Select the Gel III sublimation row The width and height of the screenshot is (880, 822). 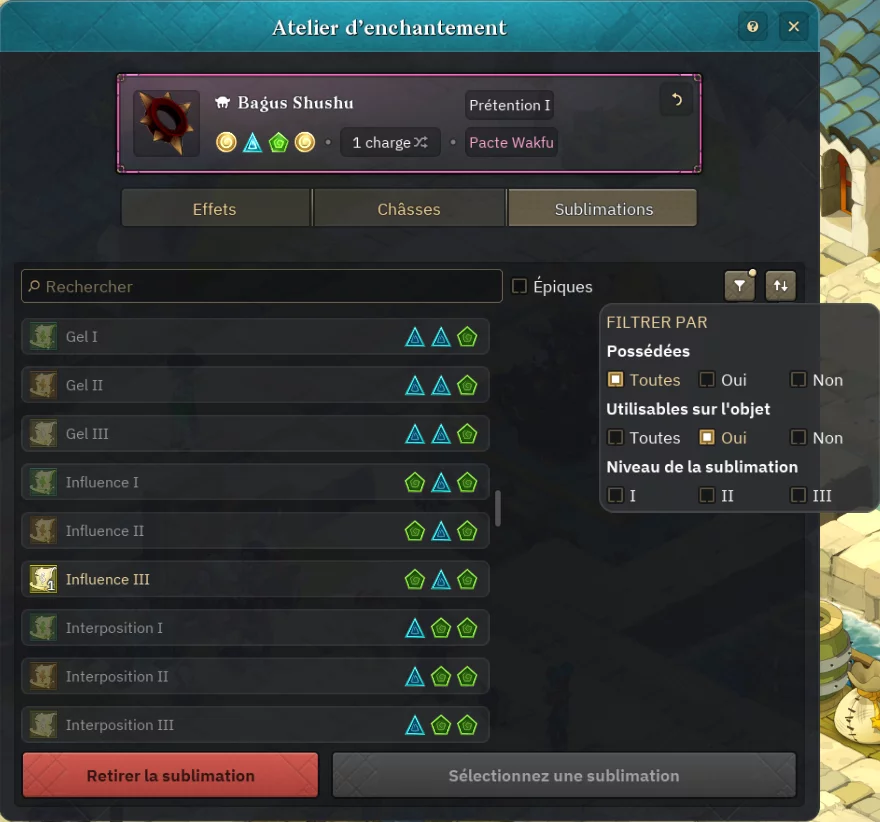255,434
